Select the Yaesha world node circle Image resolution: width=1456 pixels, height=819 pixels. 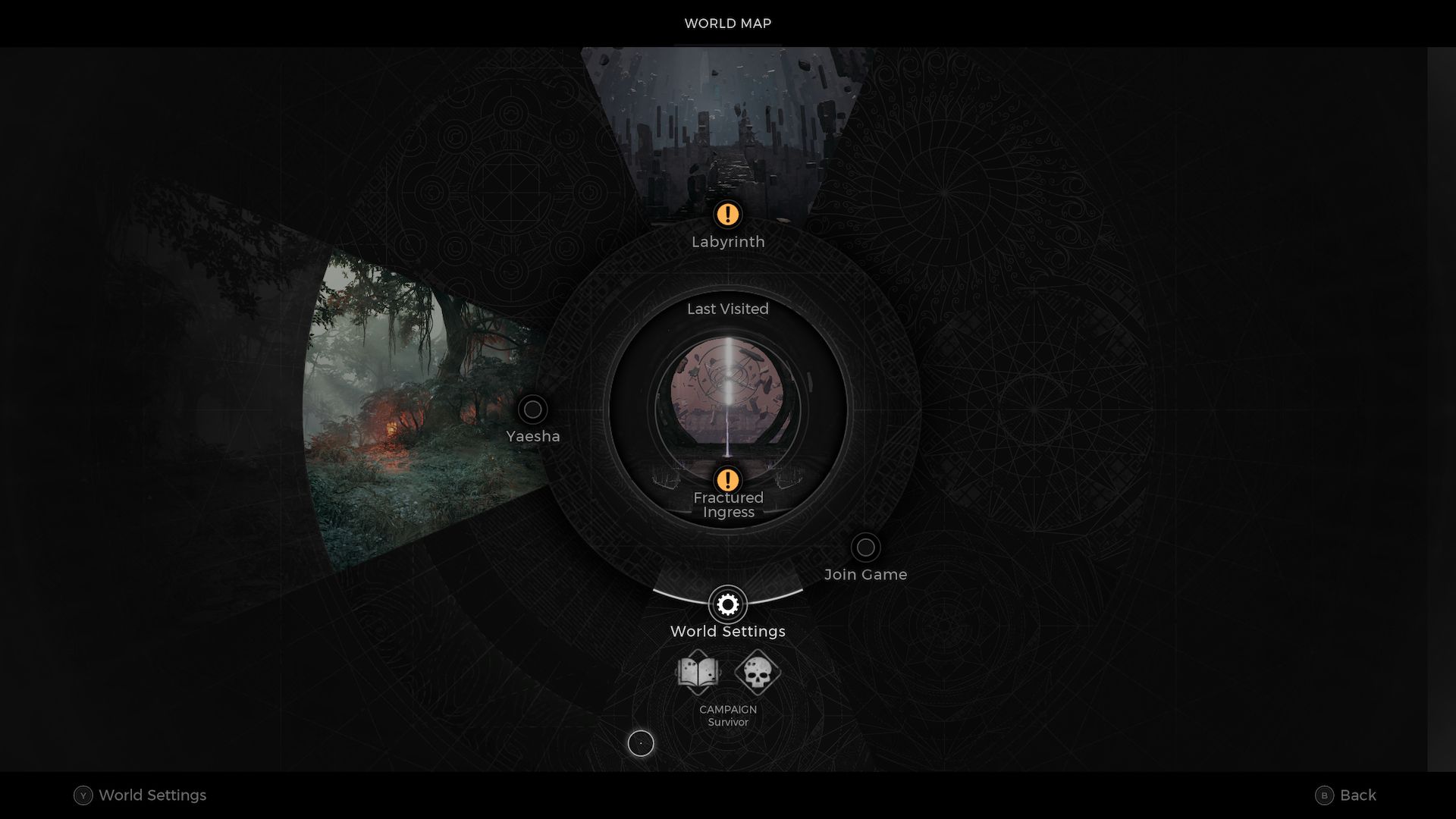532,409
